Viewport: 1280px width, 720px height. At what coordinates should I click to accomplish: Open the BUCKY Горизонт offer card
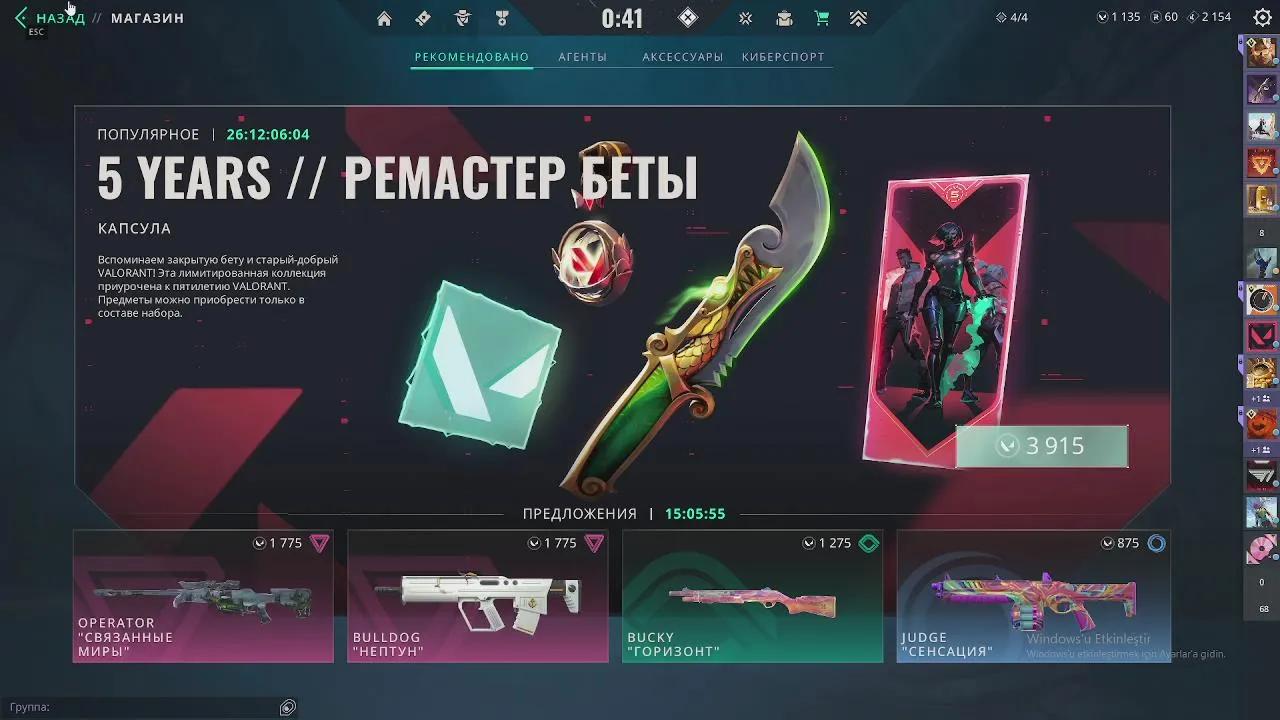tap(751, 596)
